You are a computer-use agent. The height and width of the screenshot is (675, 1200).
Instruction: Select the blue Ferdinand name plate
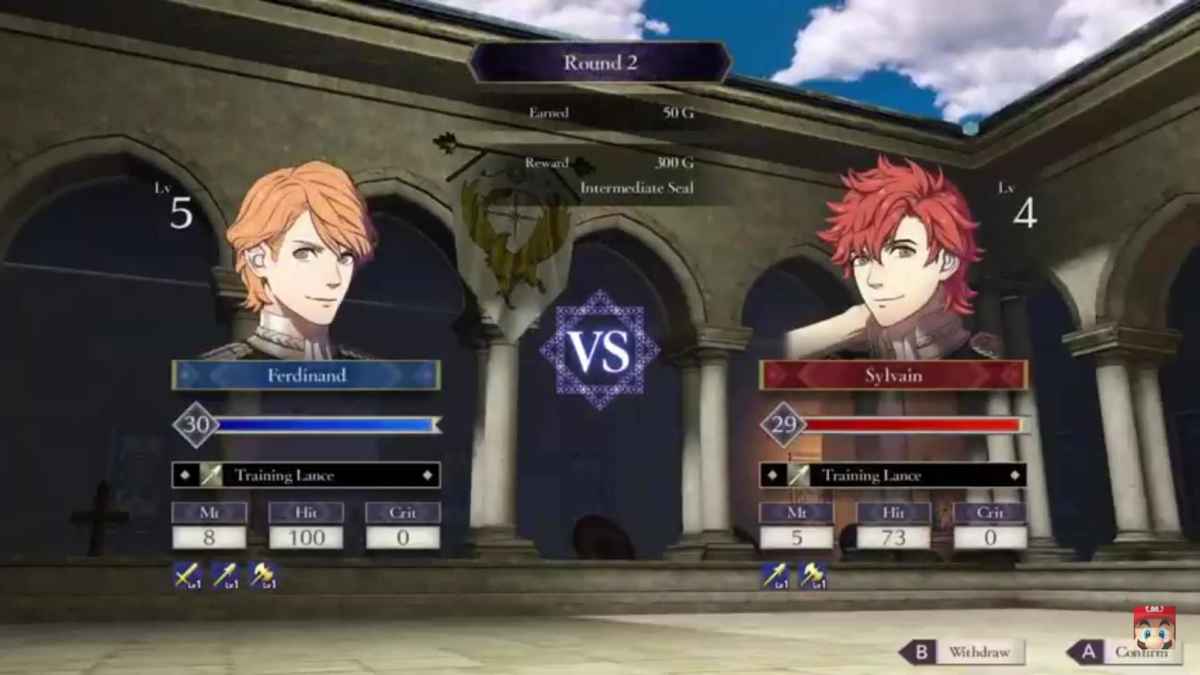point(306,375)
